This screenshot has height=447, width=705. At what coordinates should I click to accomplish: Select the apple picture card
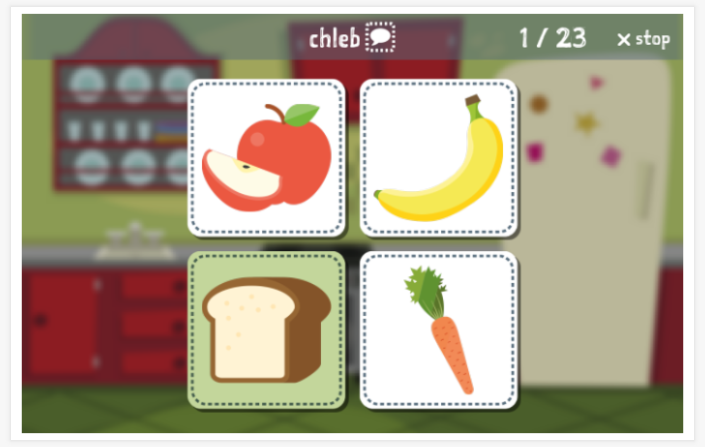[266, 157]
